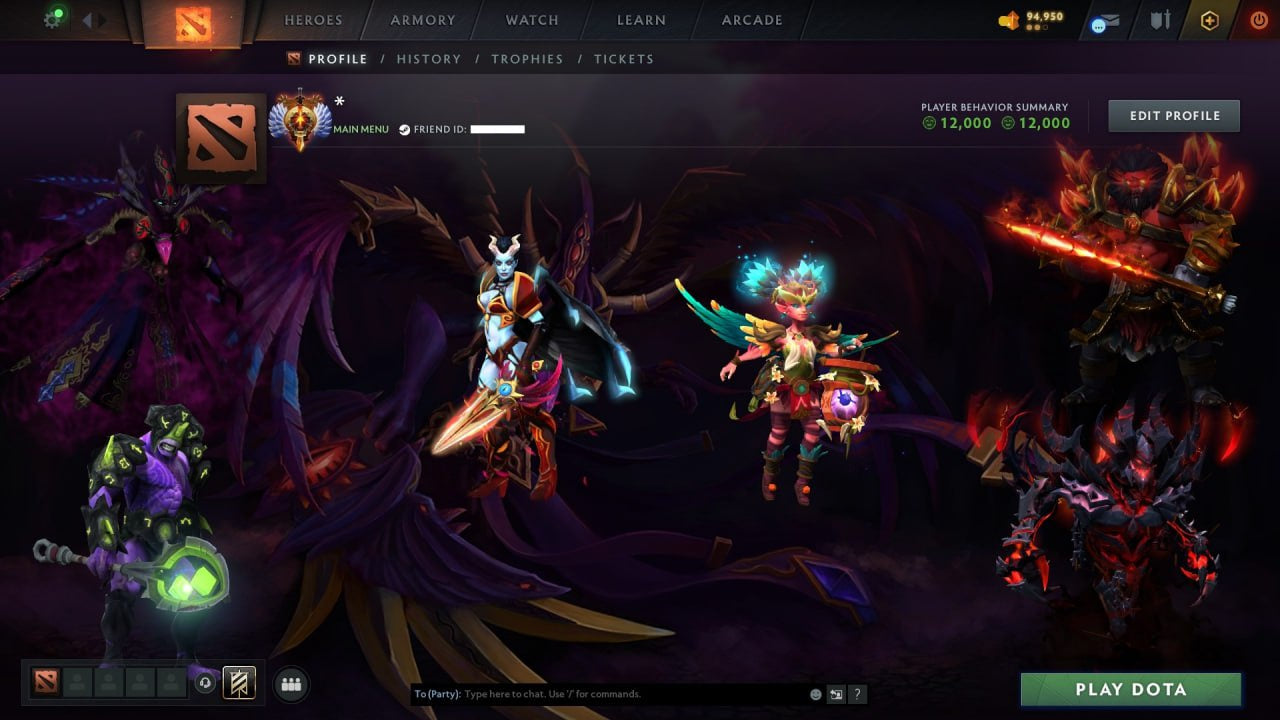Open the Dota Plus hexagon icon
This screenshot has height=720, width=1280.
(1210, 18)
